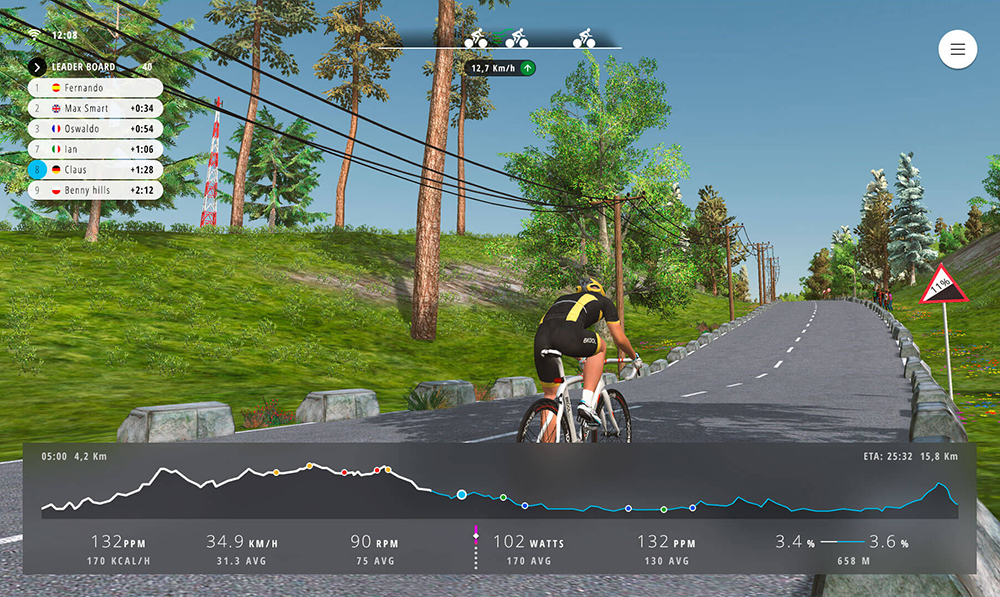Select Max Smart leader board row
Viewport: 1000px width, 597px height.
pyautogui.click(x=95, y=108)
